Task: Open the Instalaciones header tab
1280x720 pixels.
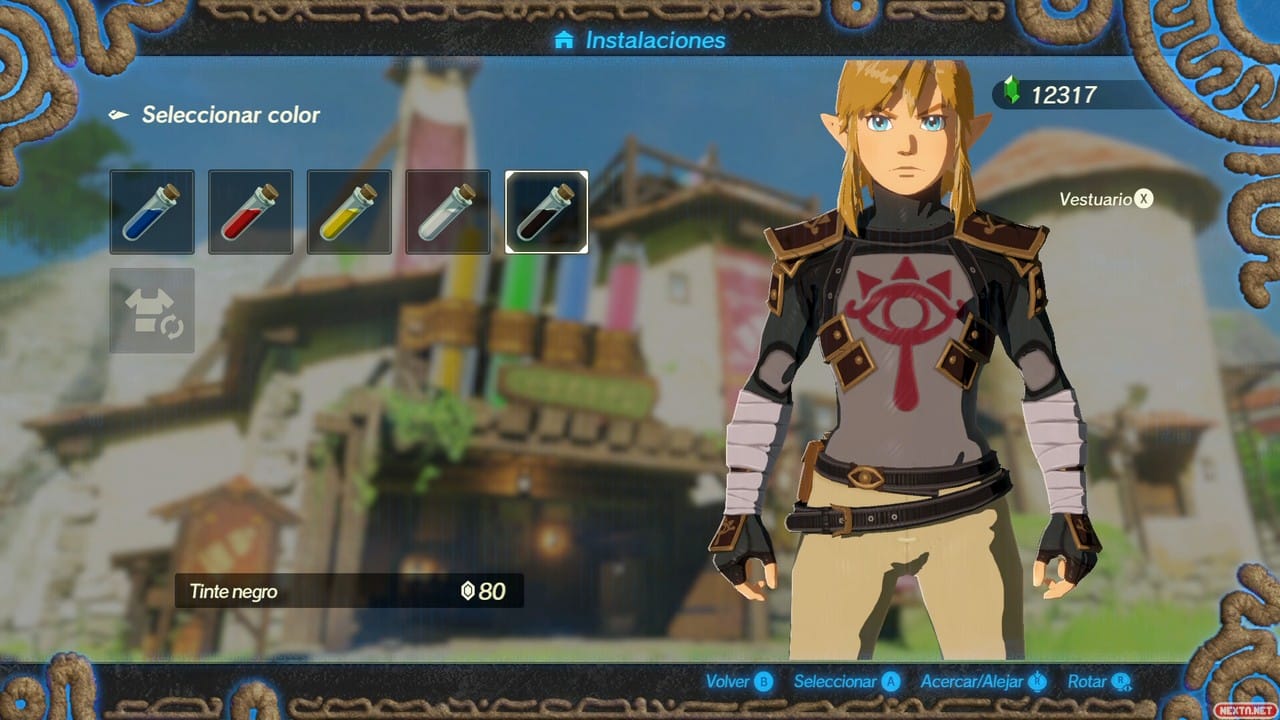Action: [x=650, y=40]
